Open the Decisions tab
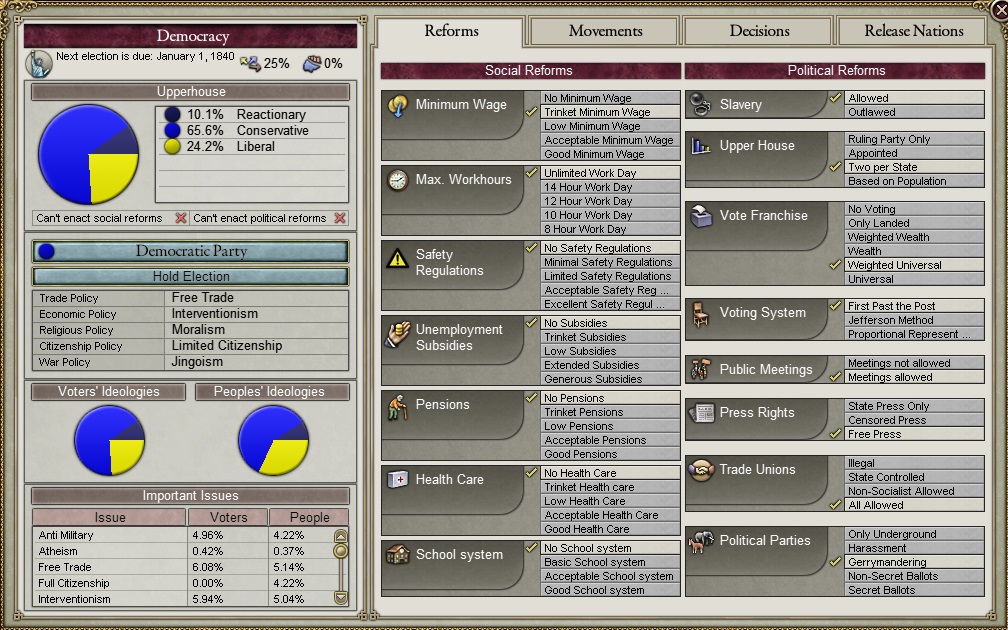This screenshot has width=1008, height=630. pos(759,31)
